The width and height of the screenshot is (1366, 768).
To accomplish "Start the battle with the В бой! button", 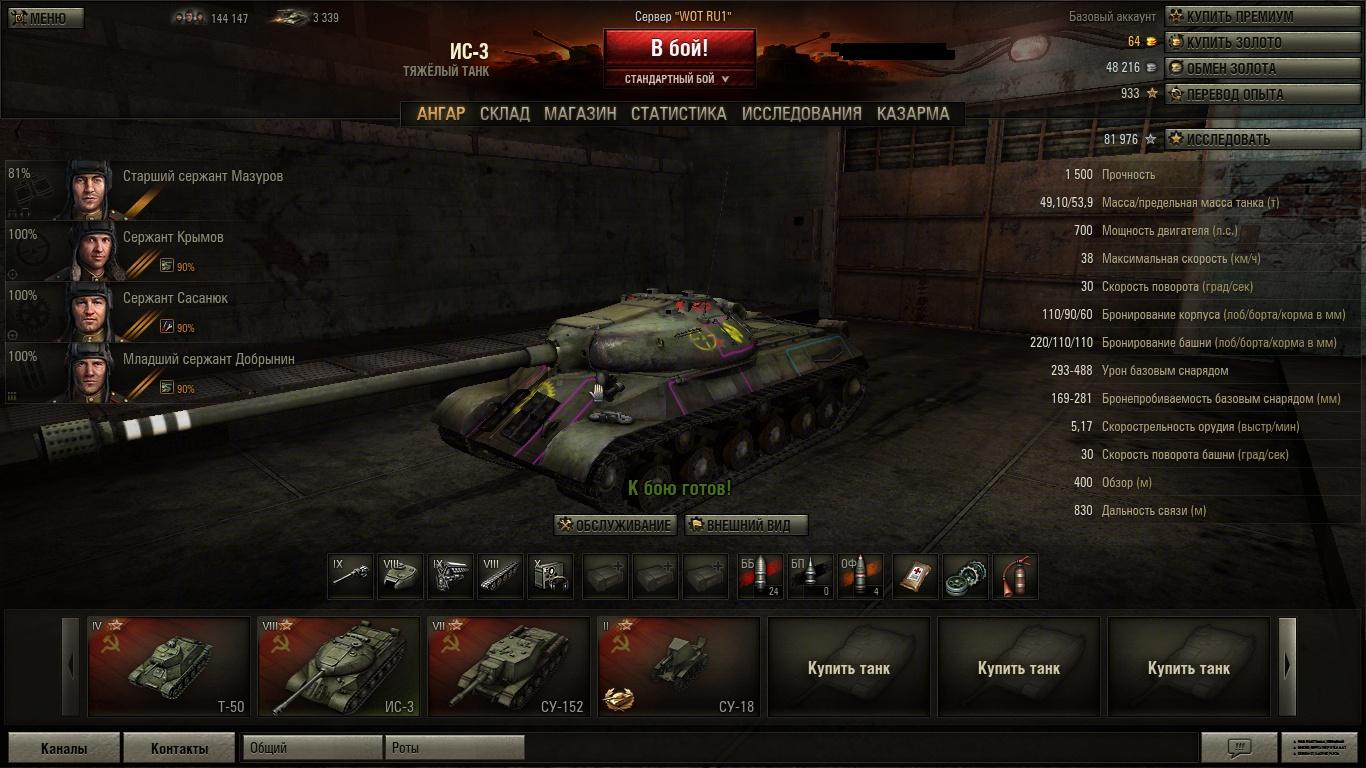I will coord(679,48).
